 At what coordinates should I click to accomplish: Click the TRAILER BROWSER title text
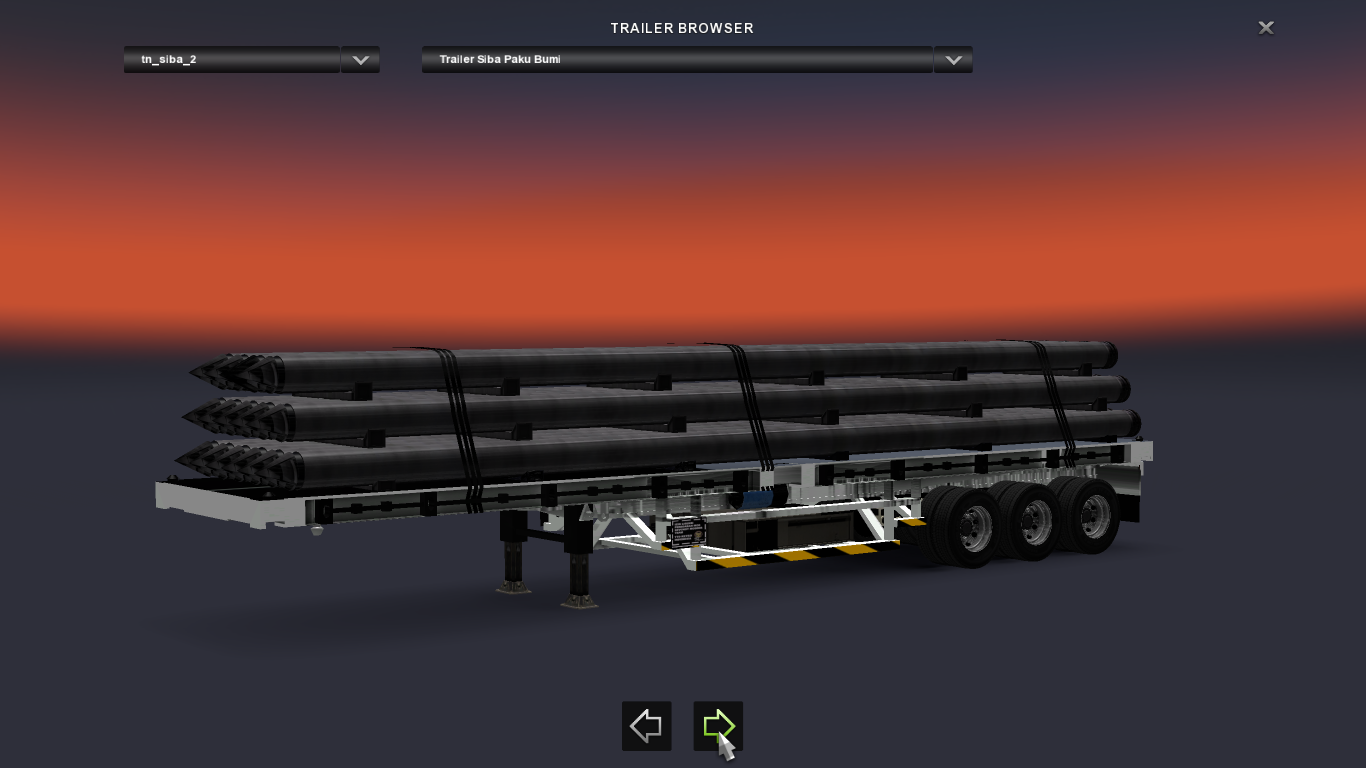coord(682,28)
